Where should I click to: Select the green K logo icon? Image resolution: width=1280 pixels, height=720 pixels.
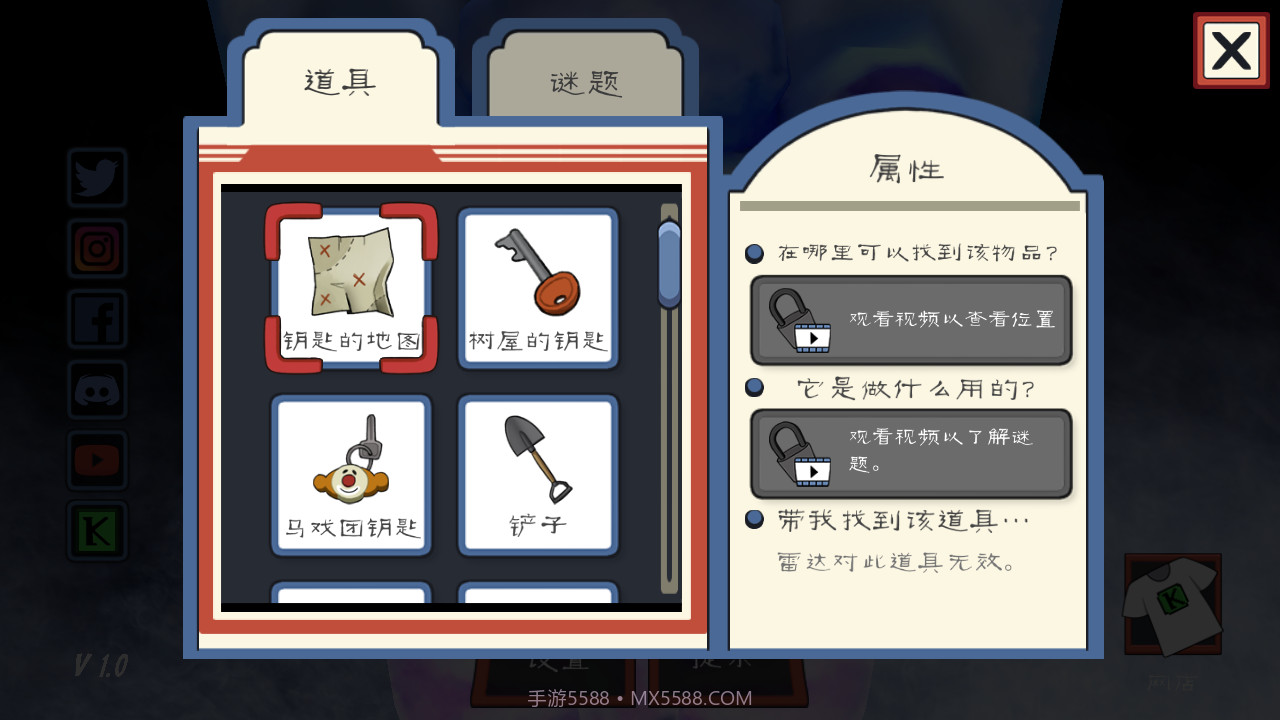[x=96, y=530]
